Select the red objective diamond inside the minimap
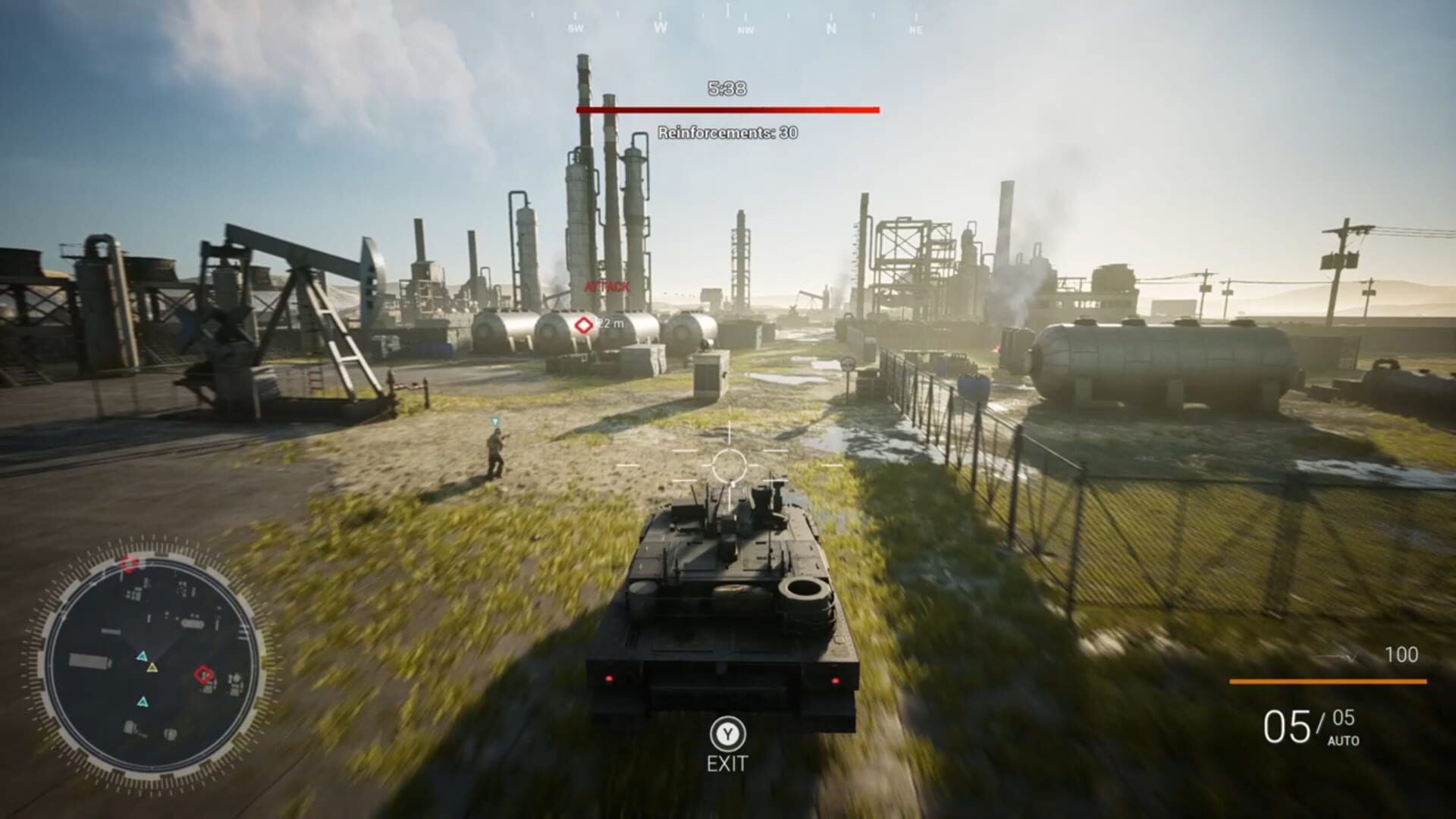The image size is (1456, 819). point(203,673)
